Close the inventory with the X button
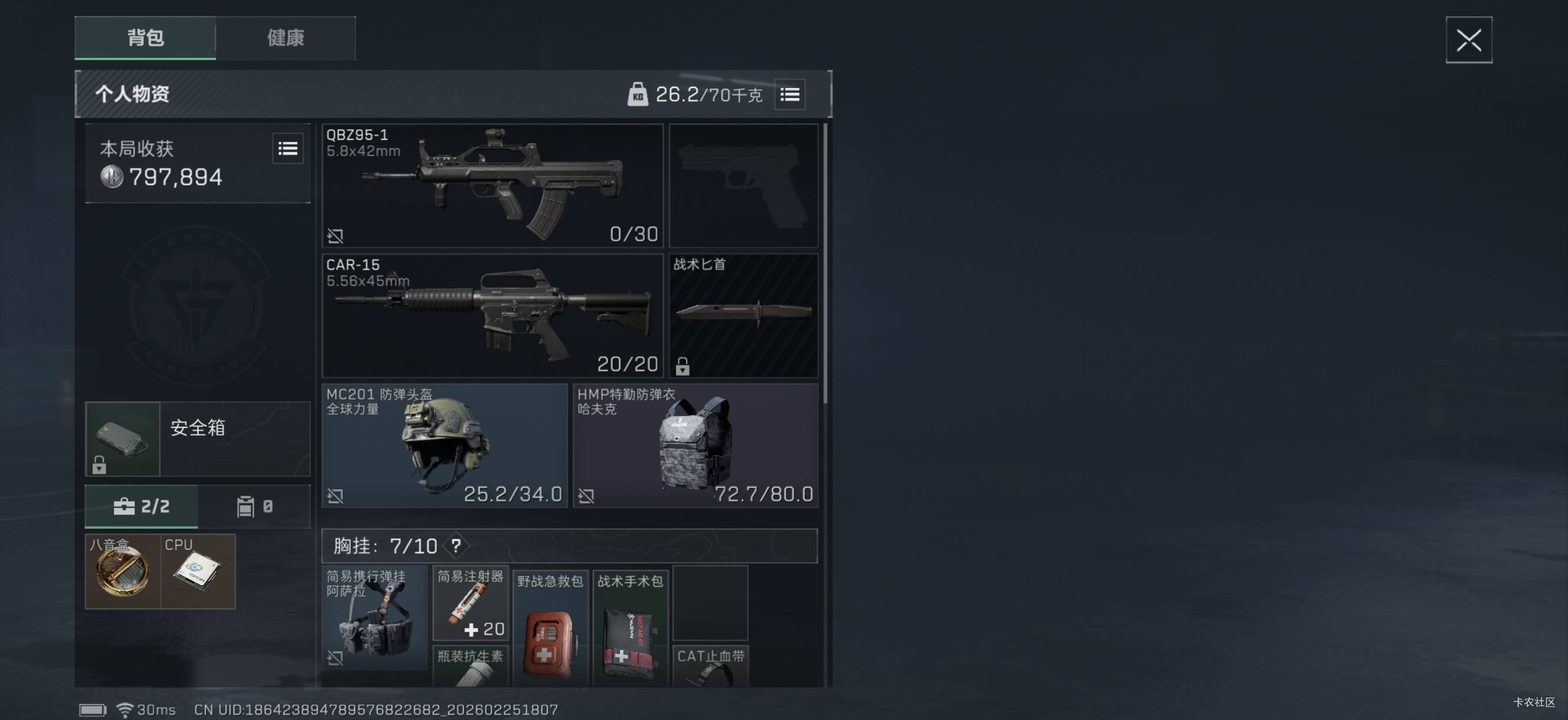The height and width of the screenshot is (720, 1568). (1468, 40)
